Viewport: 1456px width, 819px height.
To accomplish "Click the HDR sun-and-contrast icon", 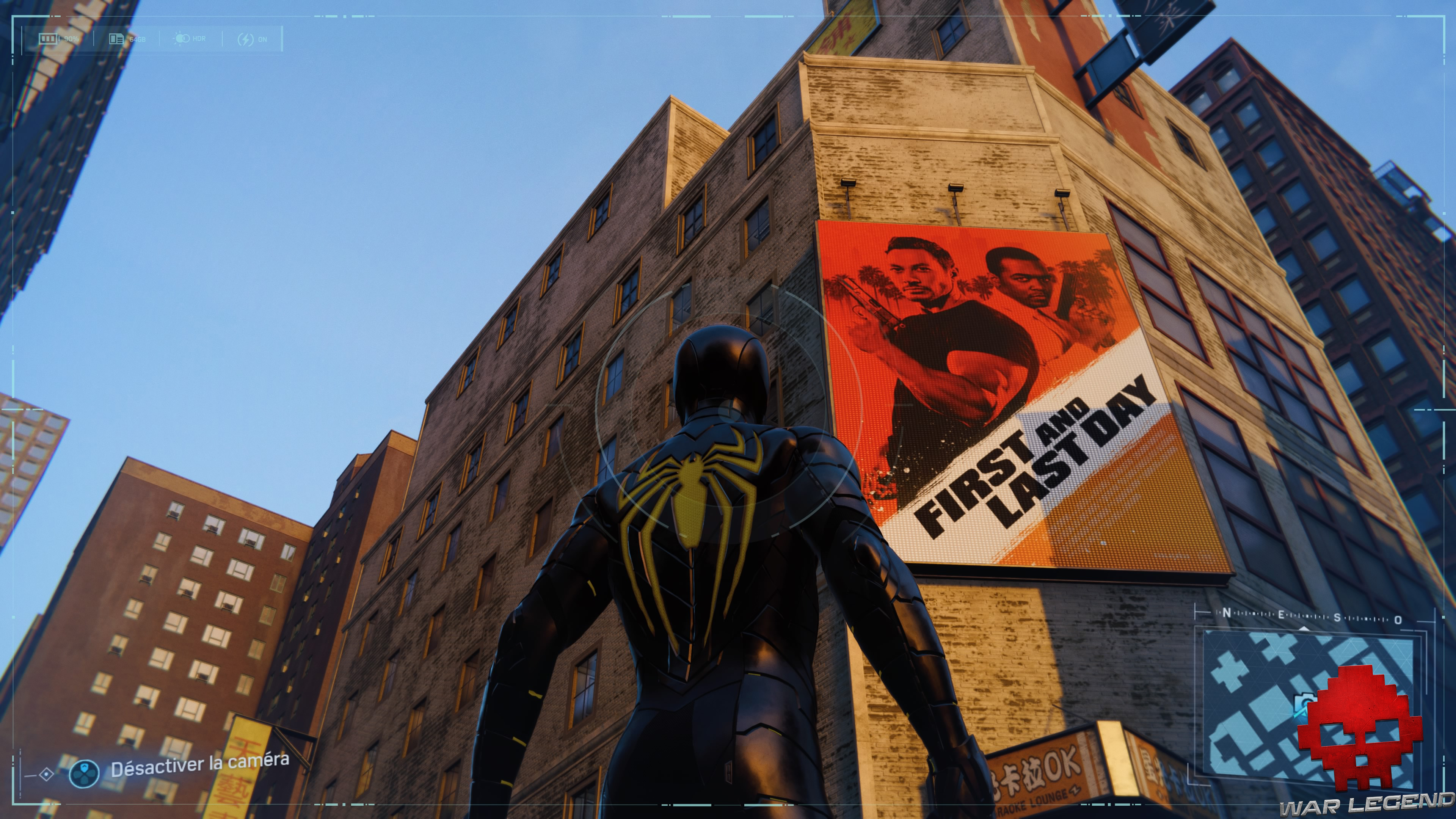I will coord(182,38).
